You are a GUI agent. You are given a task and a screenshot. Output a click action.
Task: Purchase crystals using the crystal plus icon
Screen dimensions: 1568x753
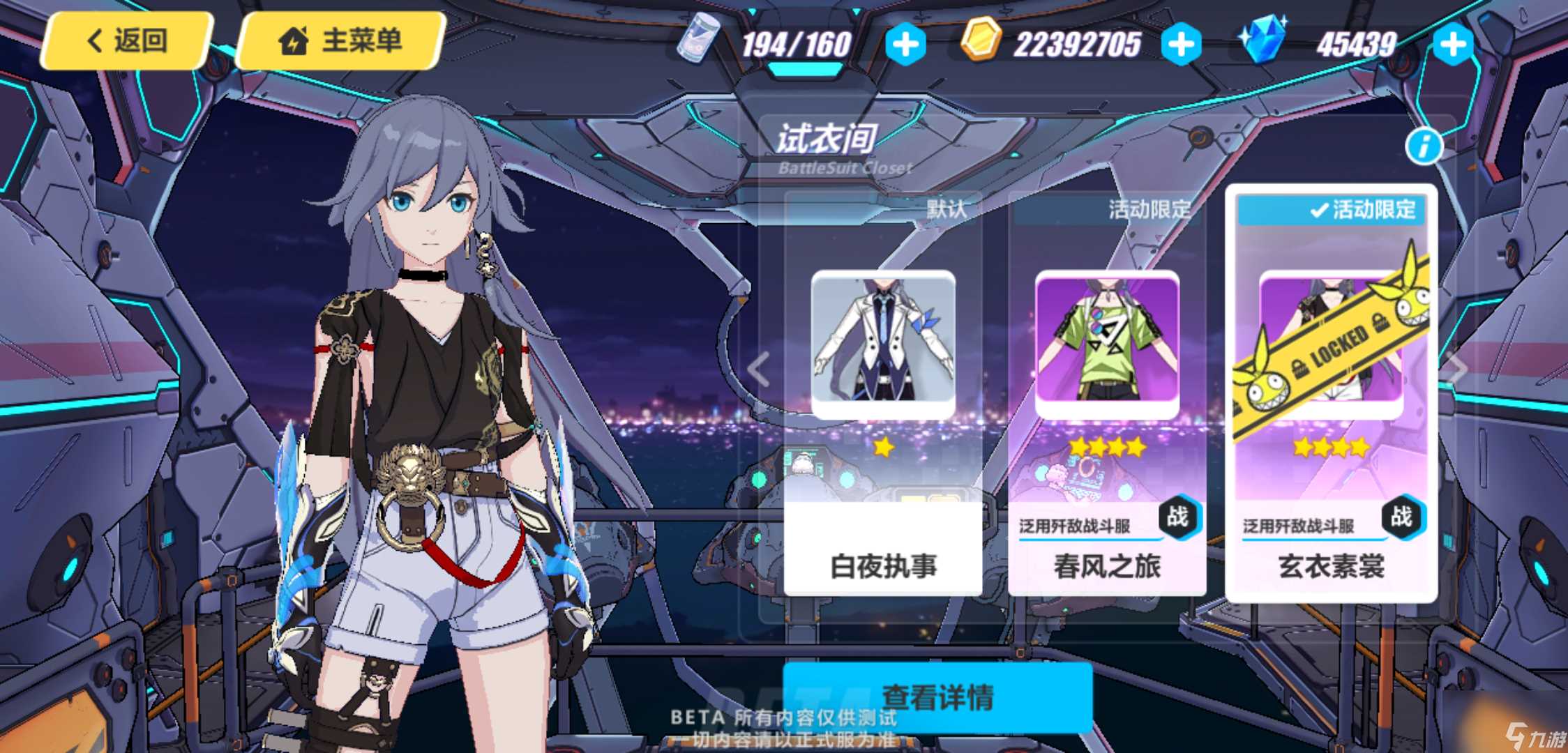tap(1452, 43)
